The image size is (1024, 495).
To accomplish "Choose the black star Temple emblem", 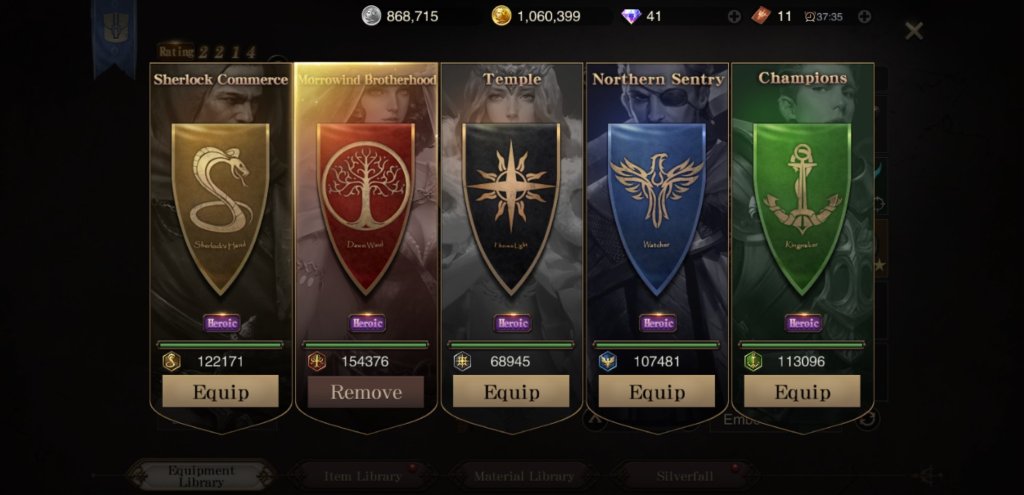I will tap(511, 203).
